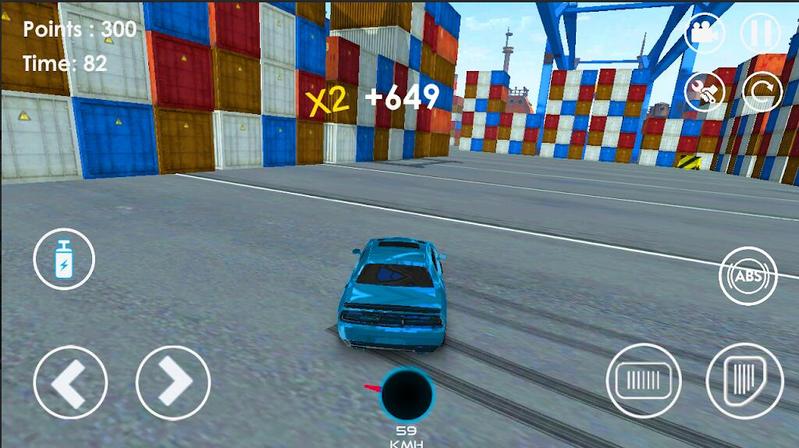This screenshot has width=799, height=448.
Task: Reset the car with the circular arrow
Action: click(x=761, y=93)
